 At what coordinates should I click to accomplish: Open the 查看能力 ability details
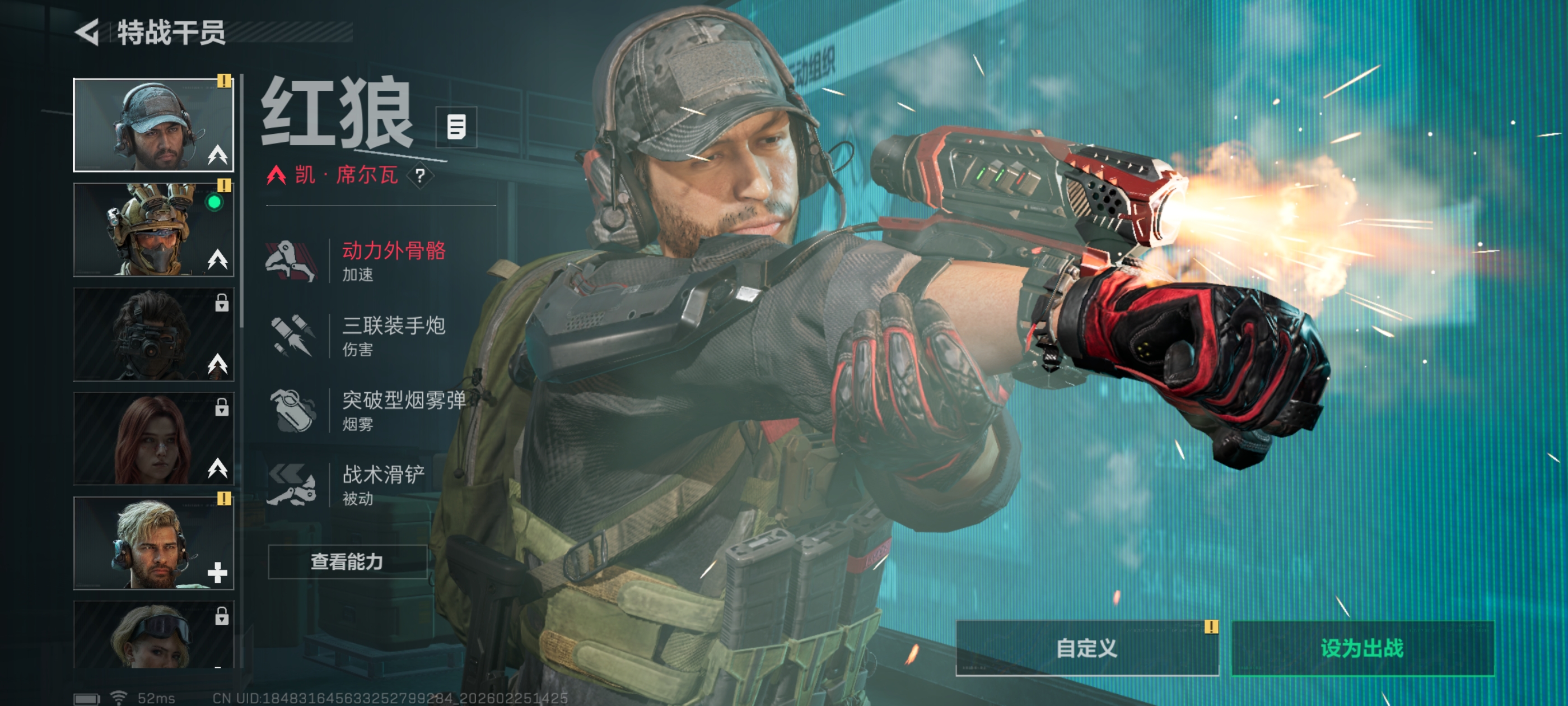[347, 561]
